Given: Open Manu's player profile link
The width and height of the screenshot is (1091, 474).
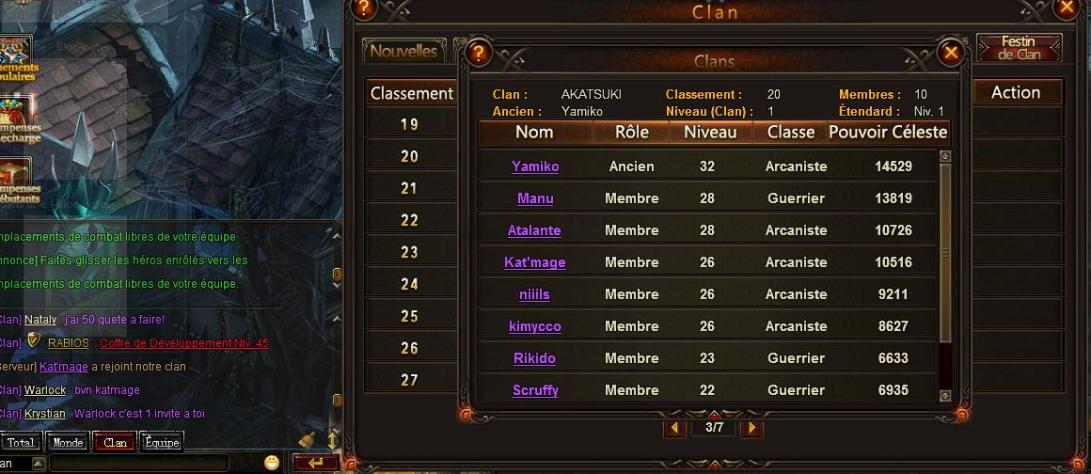Looking at the screenshot, I should click(x=535, y=199).
